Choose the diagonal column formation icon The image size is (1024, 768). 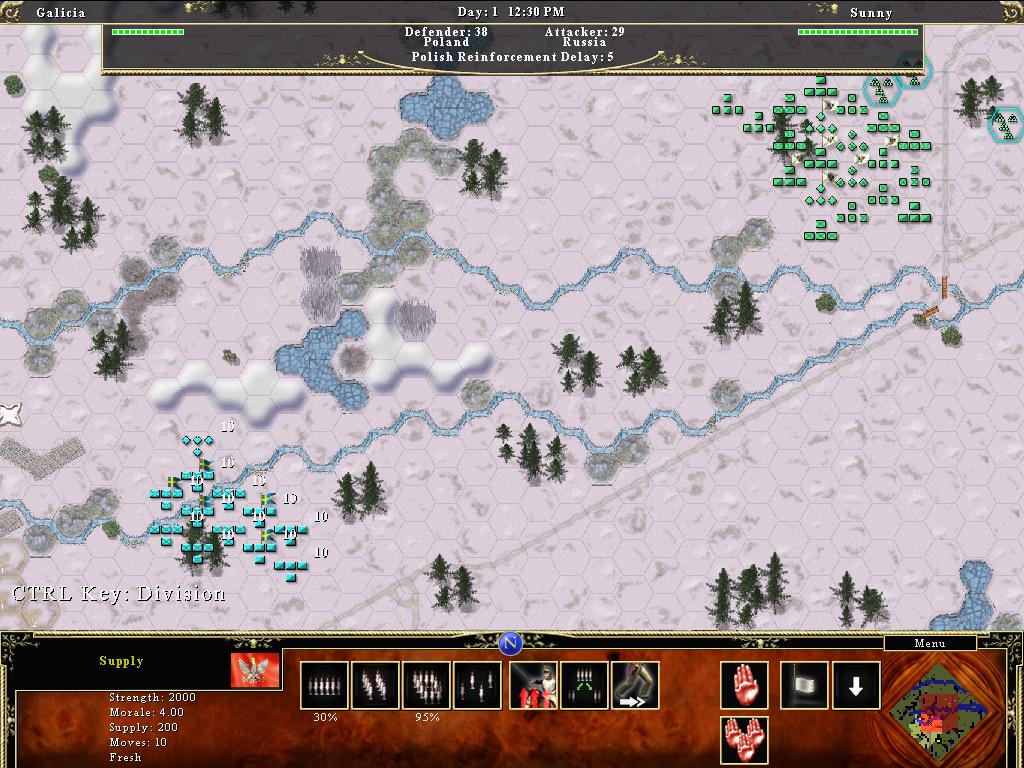click(375, 685)
